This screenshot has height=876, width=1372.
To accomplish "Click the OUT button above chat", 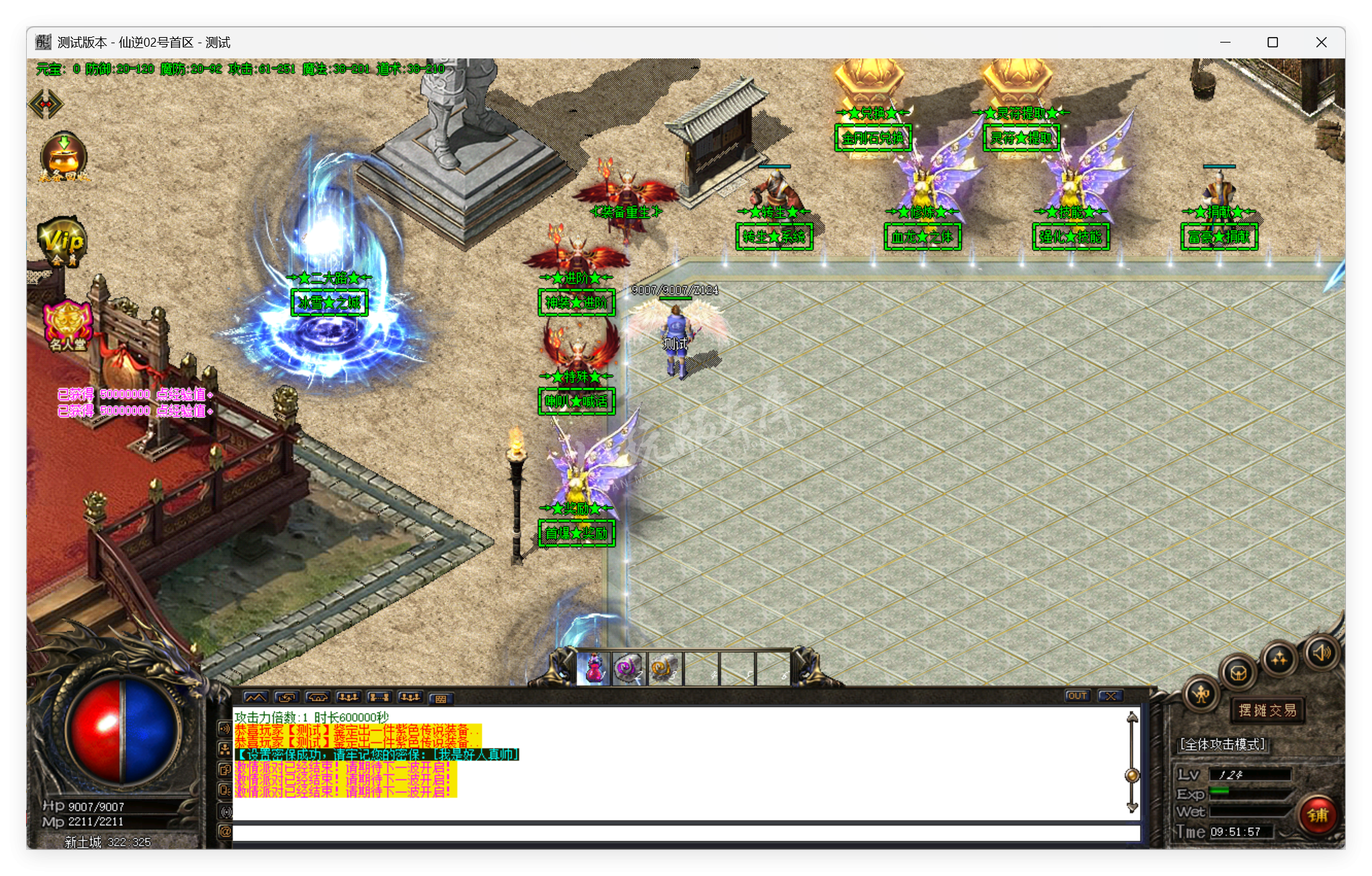I will (x=1077, y=696).
